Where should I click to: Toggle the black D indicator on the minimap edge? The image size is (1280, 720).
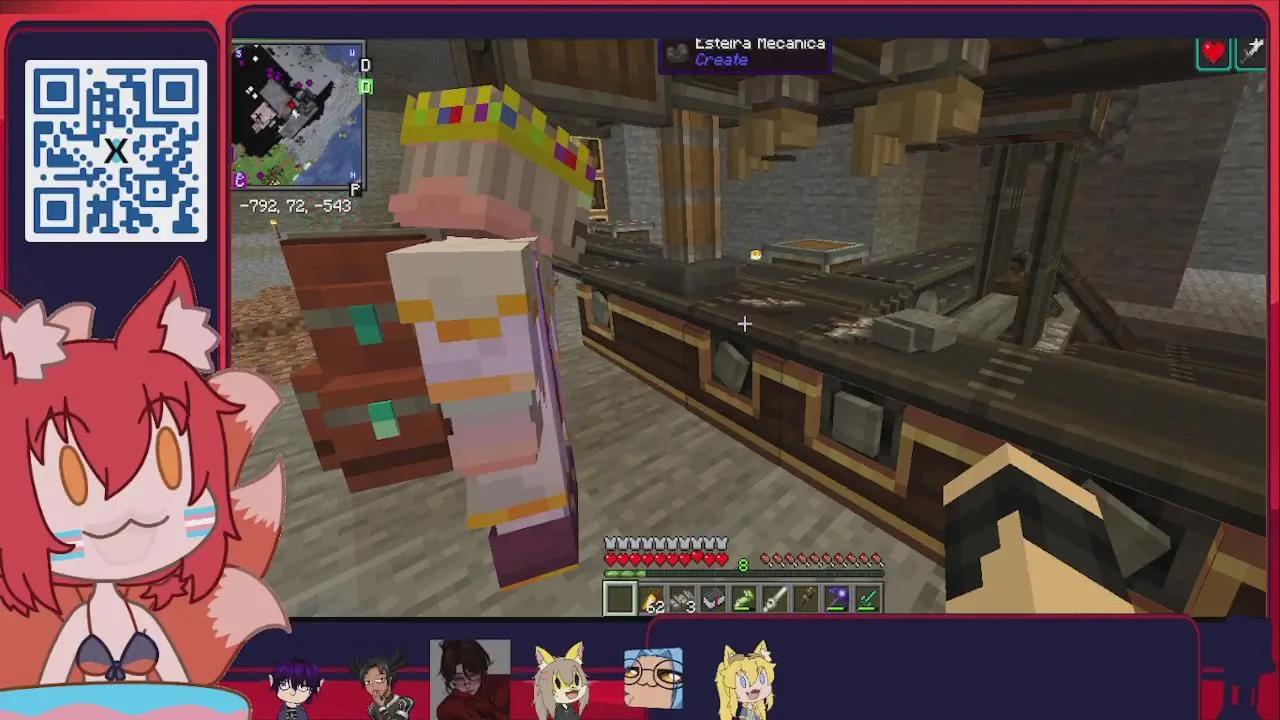(x=365, y=65)
